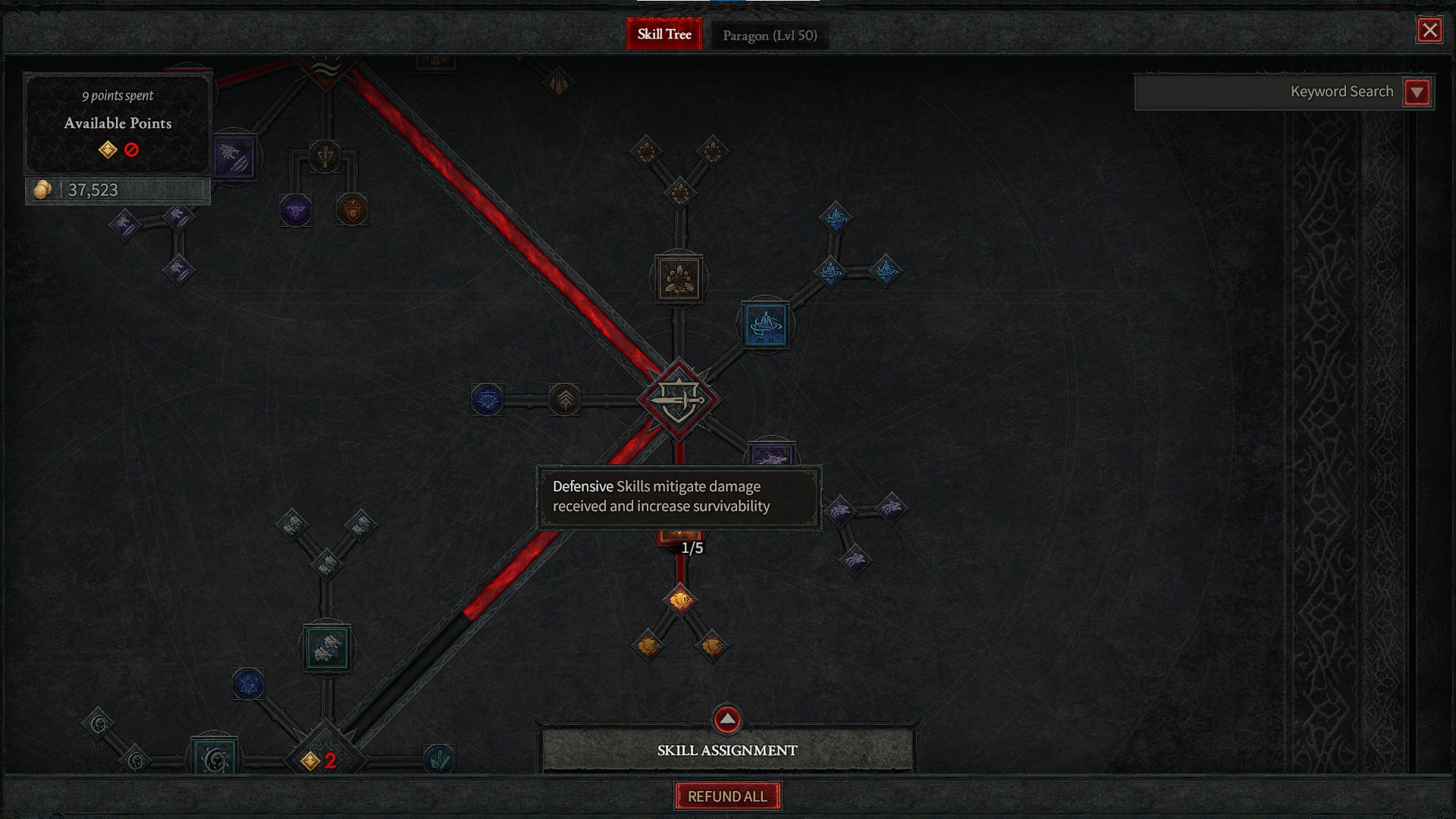Select the purple circular passive node

tap(296, 209)
